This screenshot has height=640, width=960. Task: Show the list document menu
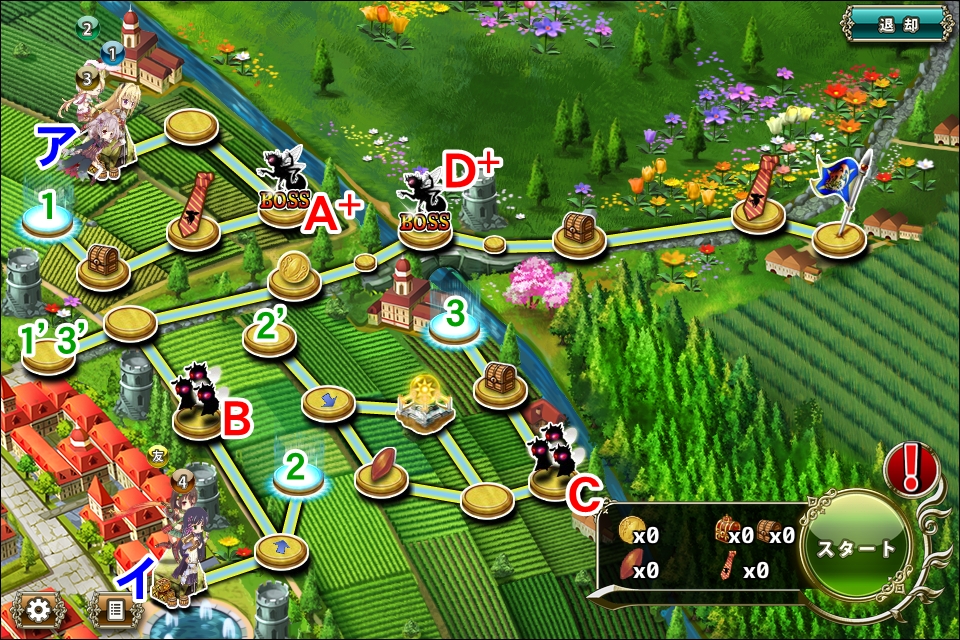click(115, 609)
